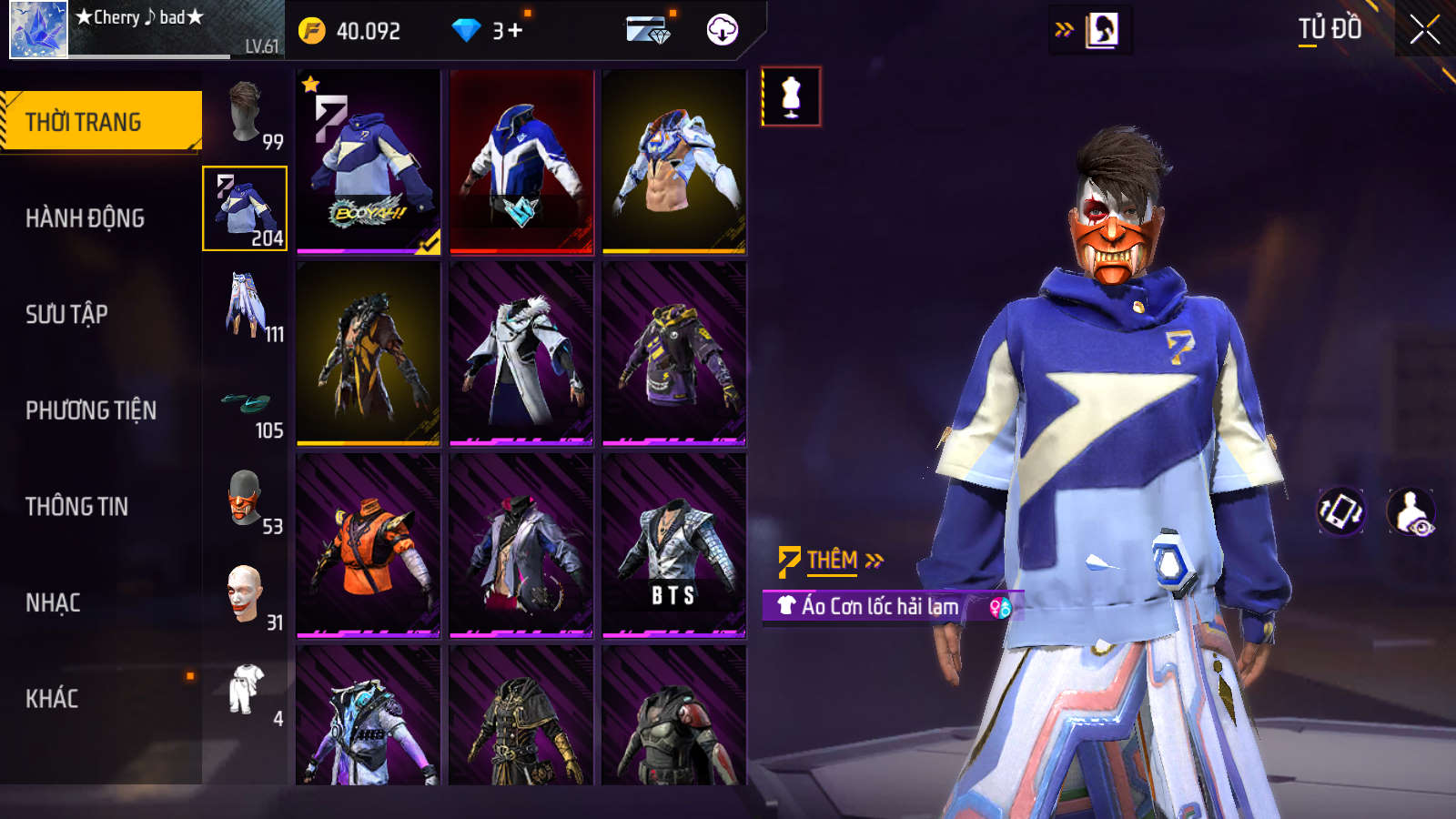Switch to the Hành Động tab
The height and width of the screenshot is (819, 1456).
click(85, 218)
